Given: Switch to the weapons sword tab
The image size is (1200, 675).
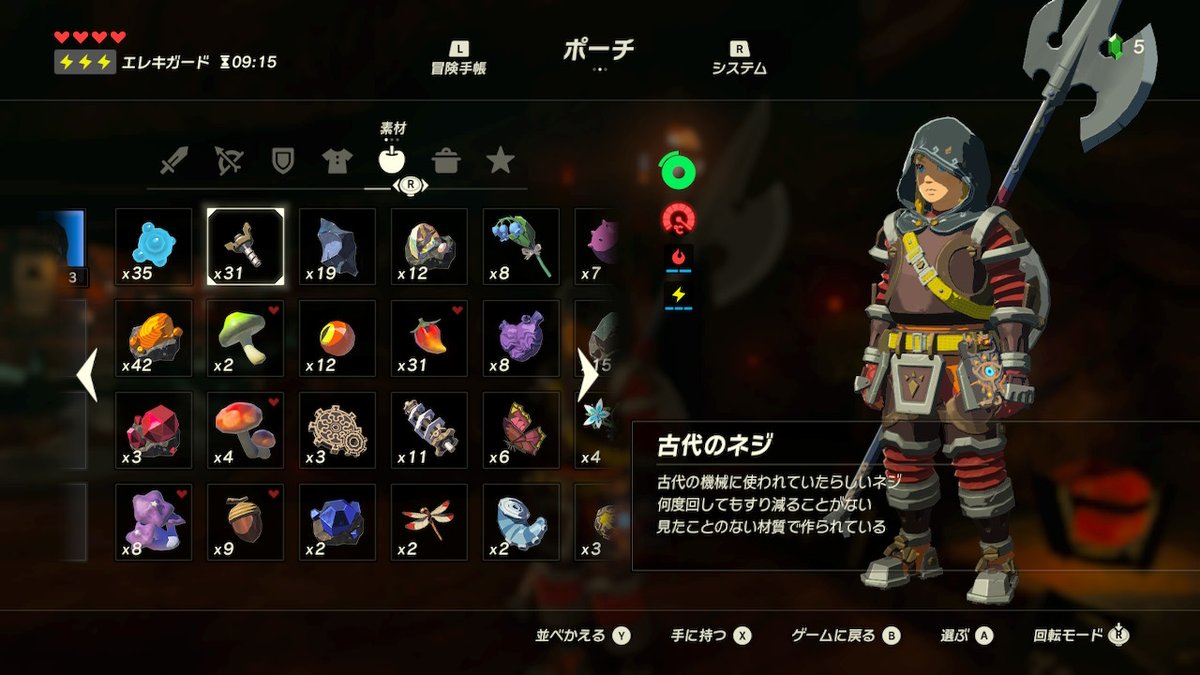Looking at the screenshot, I should 174,160.
